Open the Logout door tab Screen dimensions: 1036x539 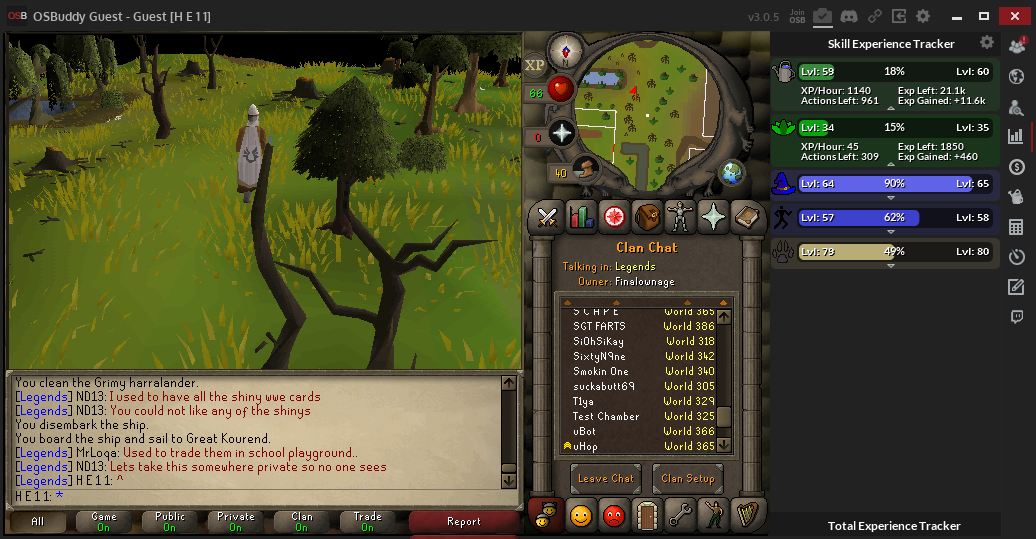647,515
